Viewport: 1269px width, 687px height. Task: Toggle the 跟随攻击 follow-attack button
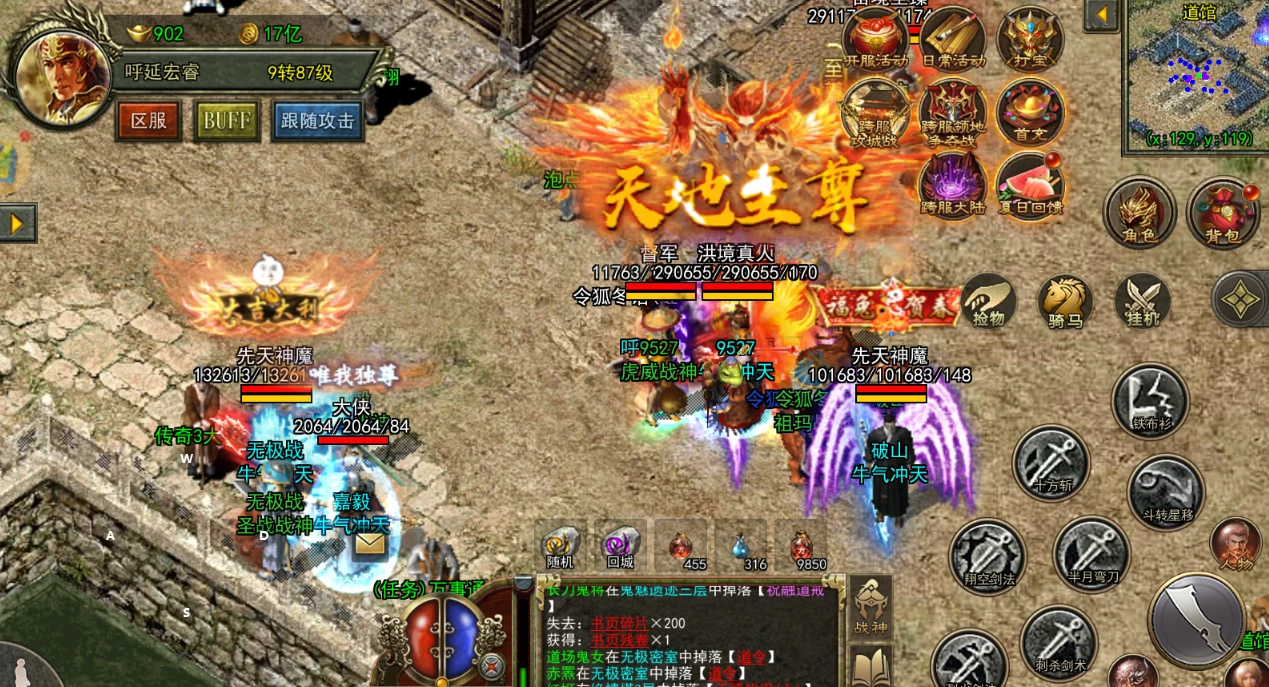pyautogui.click(x=317, y=121)
